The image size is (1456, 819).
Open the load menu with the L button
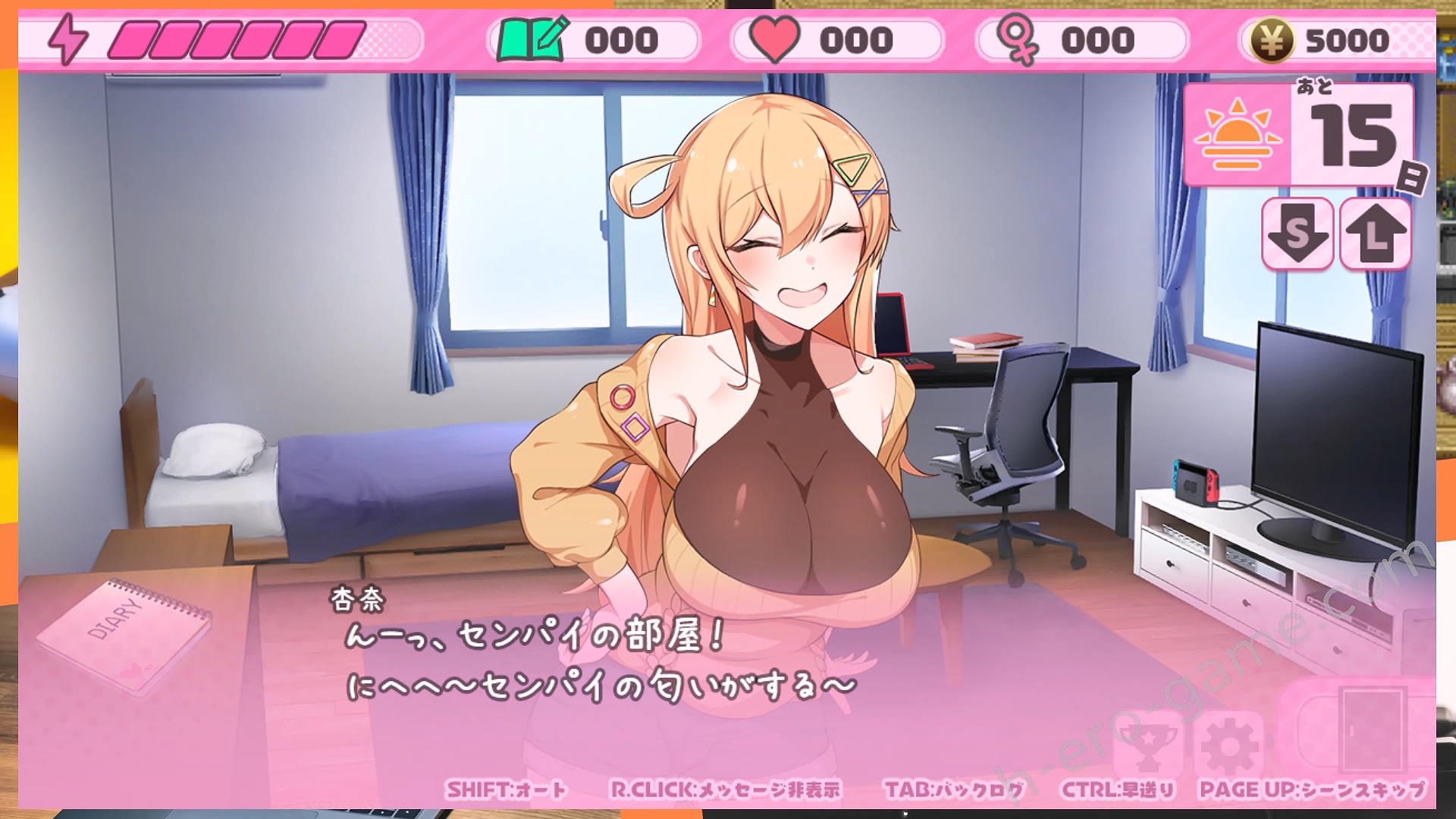pos(1376,234)
